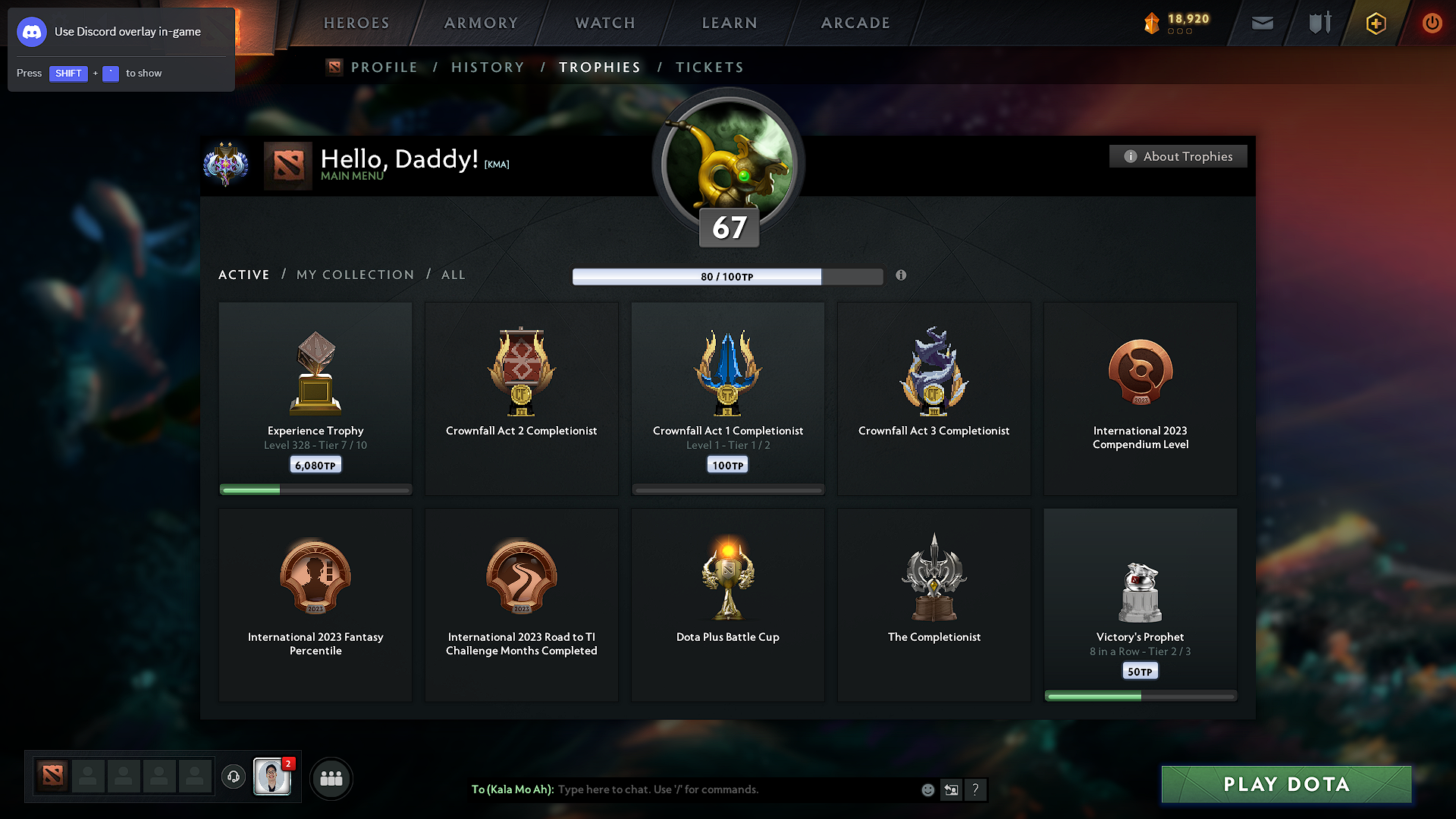Click the shards currency gem icon
Image resolution: width=1456 pixels, height=819 pixels.
click(x=1153, y=22)
